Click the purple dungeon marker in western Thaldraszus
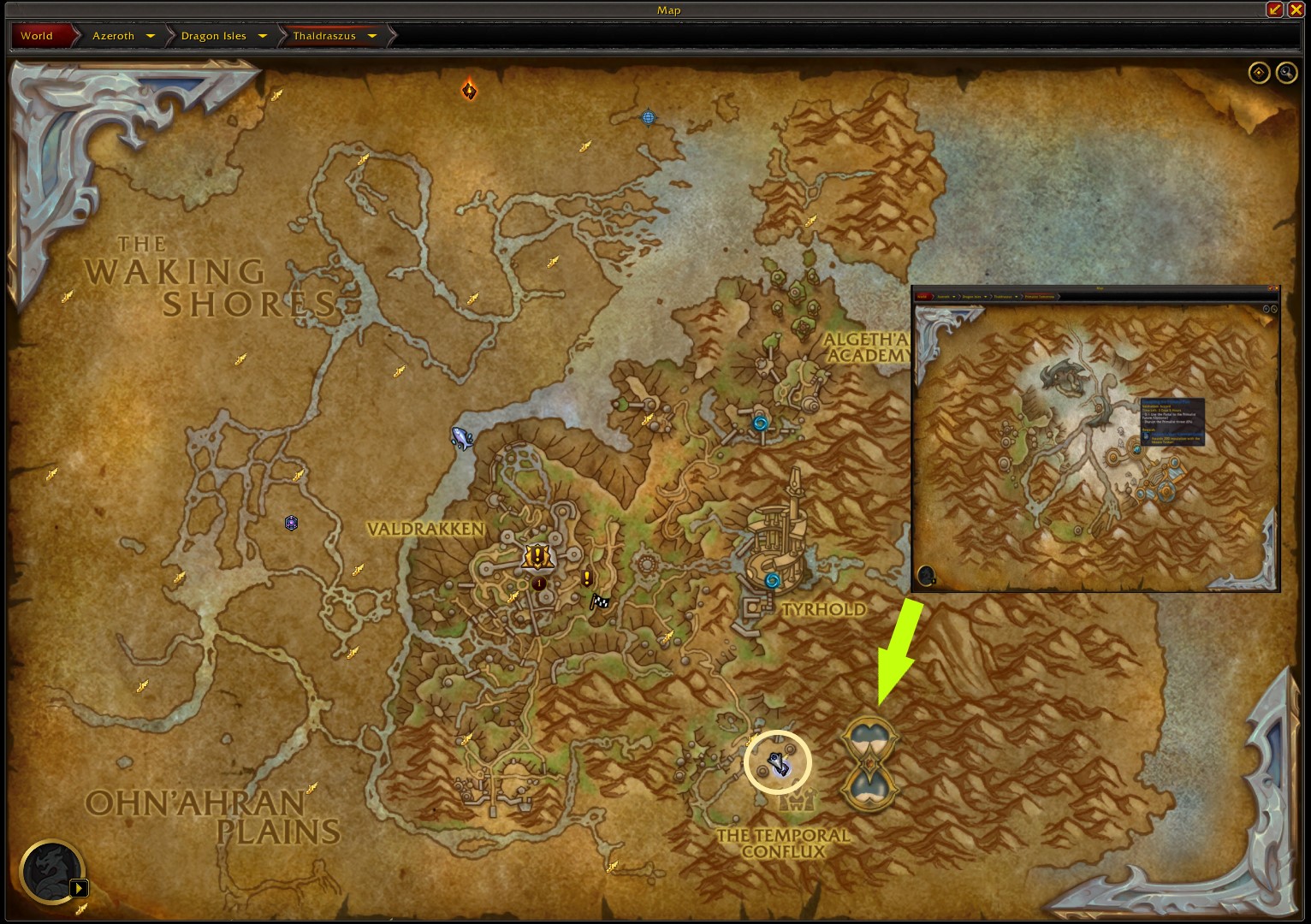This screenshot has width=1311, height=924. 291,523
